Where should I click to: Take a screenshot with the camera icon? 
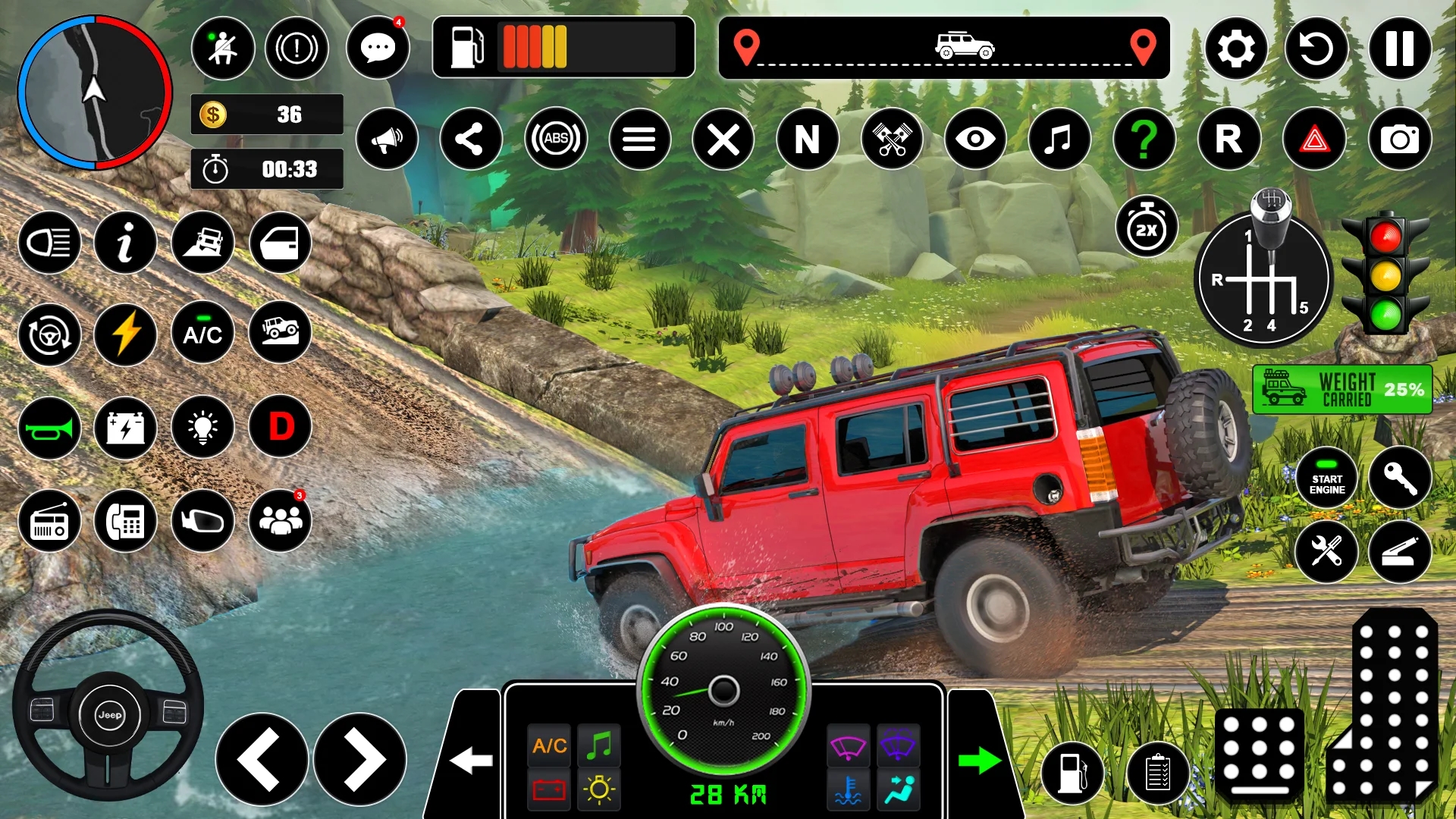(1400, 139)
